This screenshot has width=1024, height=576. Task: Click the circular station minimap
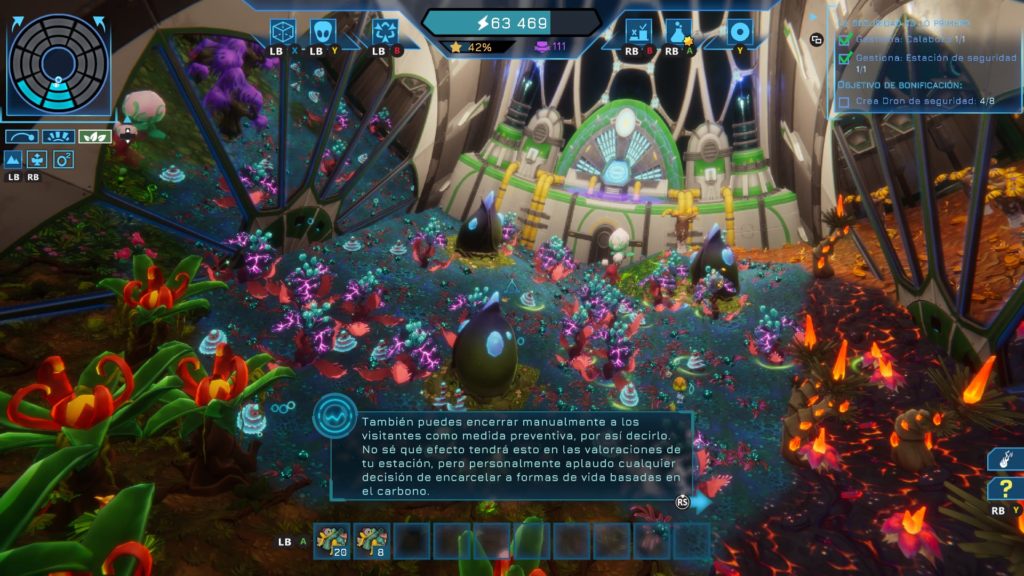tap(59, 63)
